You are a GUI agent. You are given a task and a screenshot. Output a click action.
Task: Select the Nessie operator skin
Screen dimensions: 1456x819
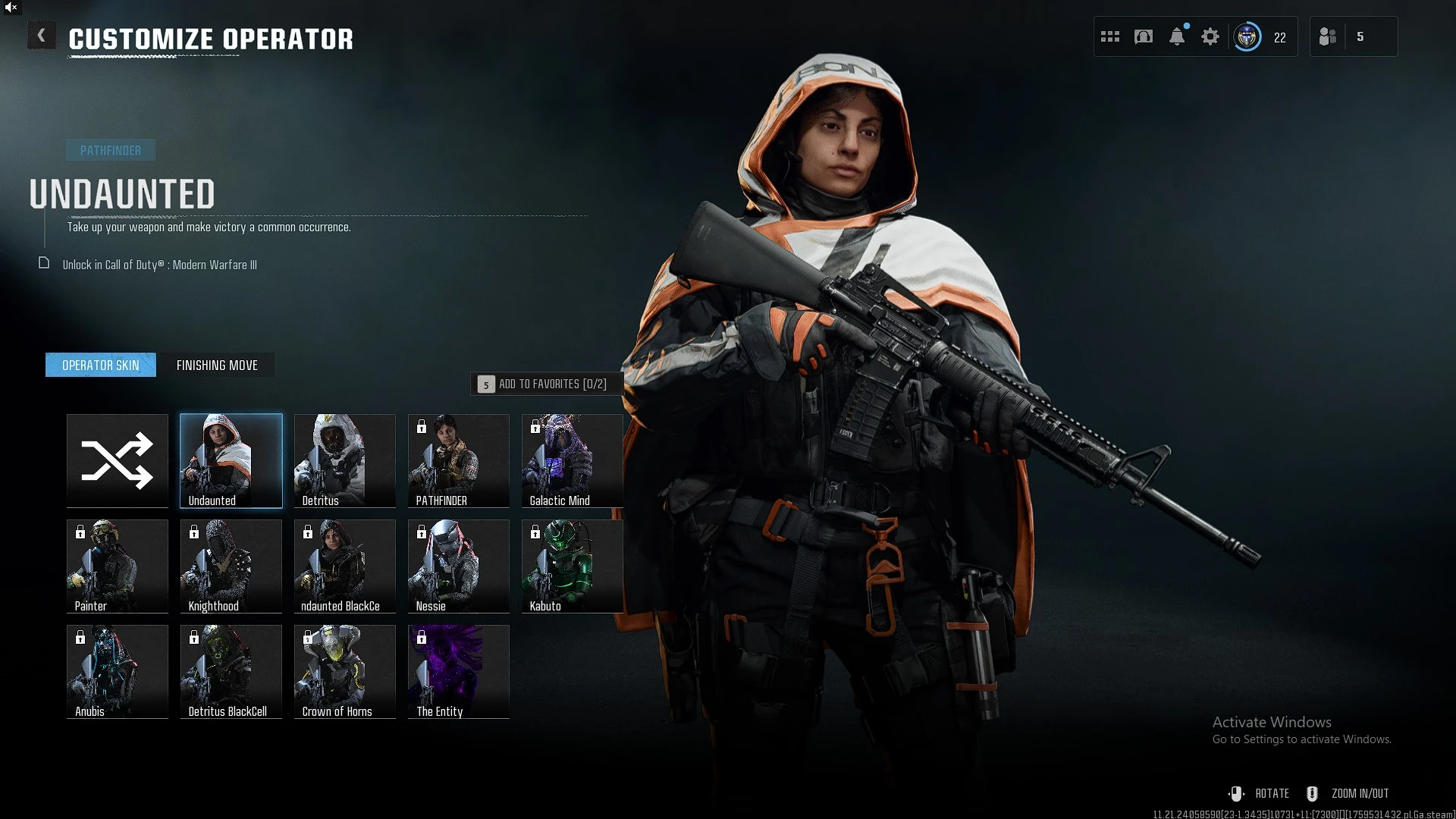[459, 566]
